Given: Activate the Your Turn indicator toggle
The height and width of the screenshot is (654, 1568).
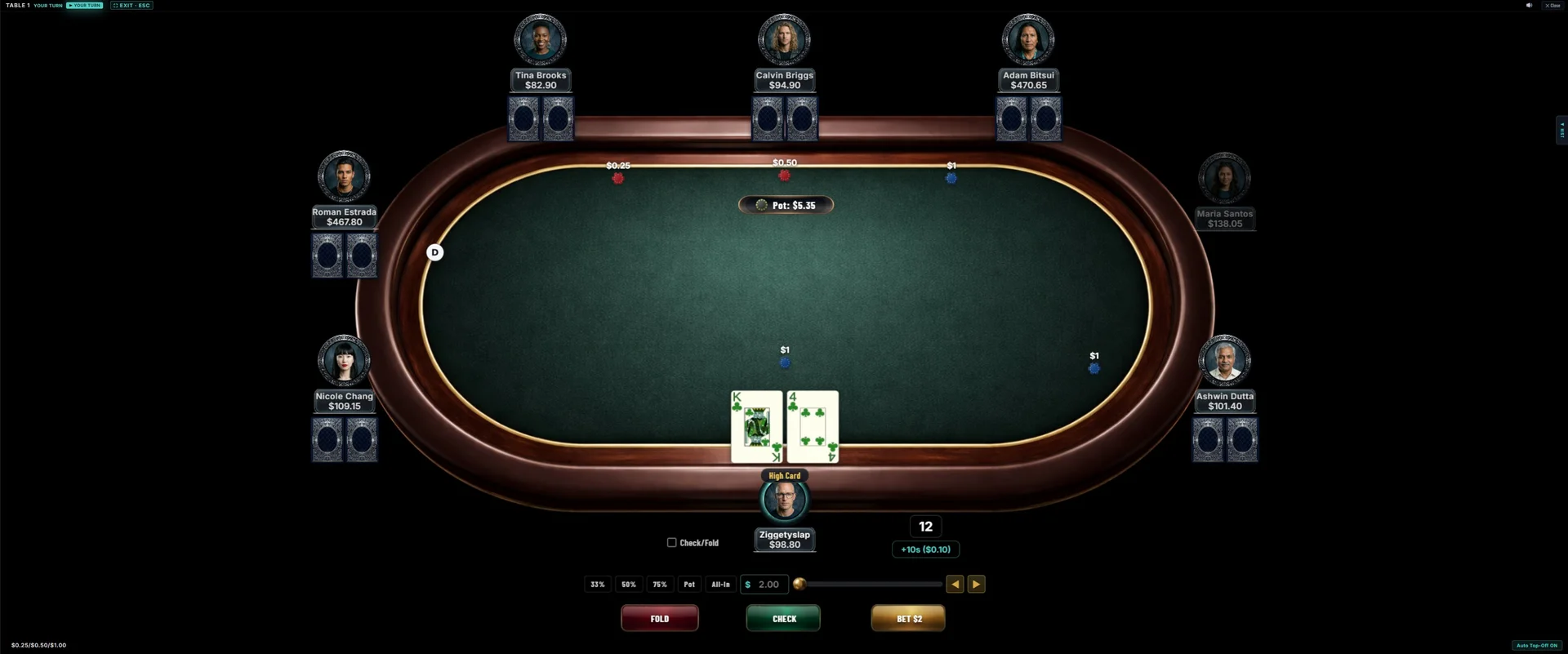Looking at the screenshot, I should coord(84,5).
